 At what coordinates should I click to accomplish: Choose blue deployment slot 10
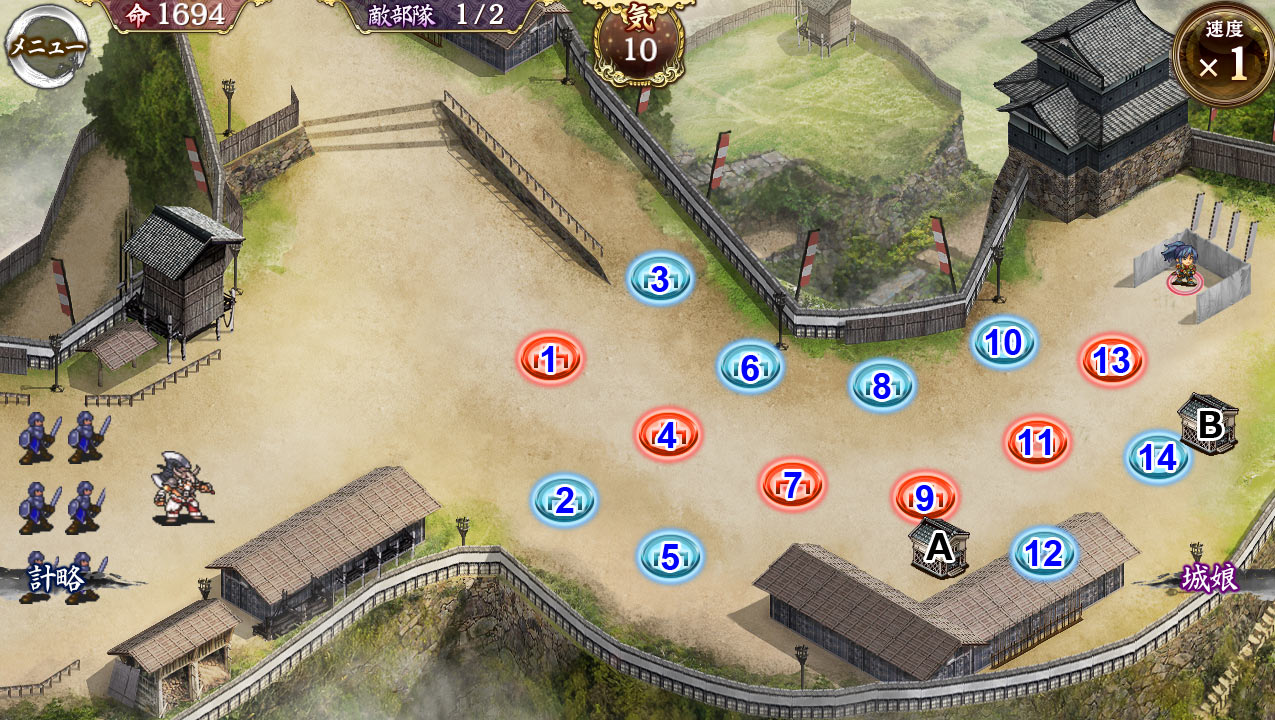pos(1004,343)
